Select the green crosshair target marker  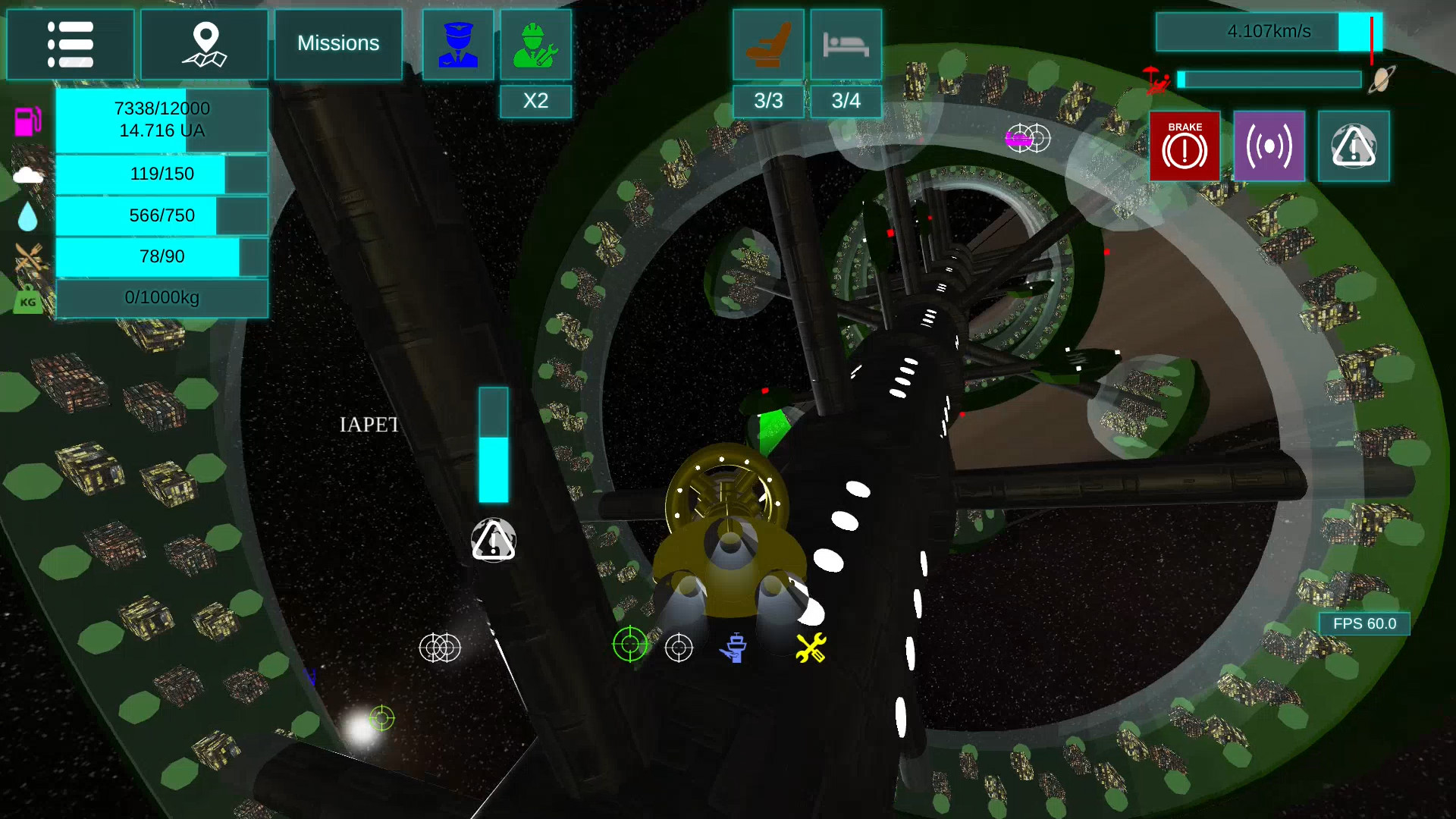pyautogui.click(x=630, y=645)
